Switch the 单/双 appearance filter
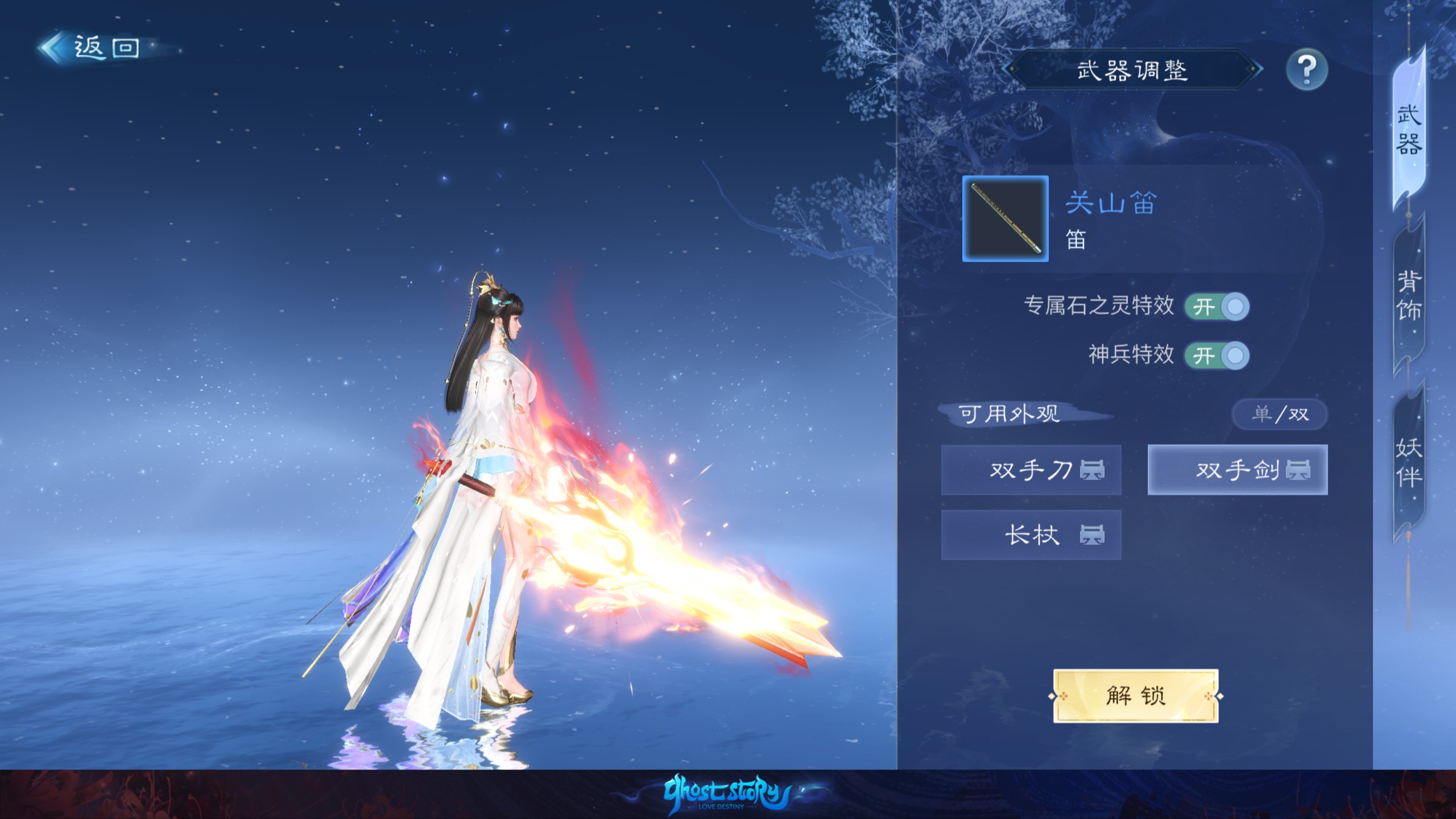Viewport: 1456px width, 819px height. 1280,414
